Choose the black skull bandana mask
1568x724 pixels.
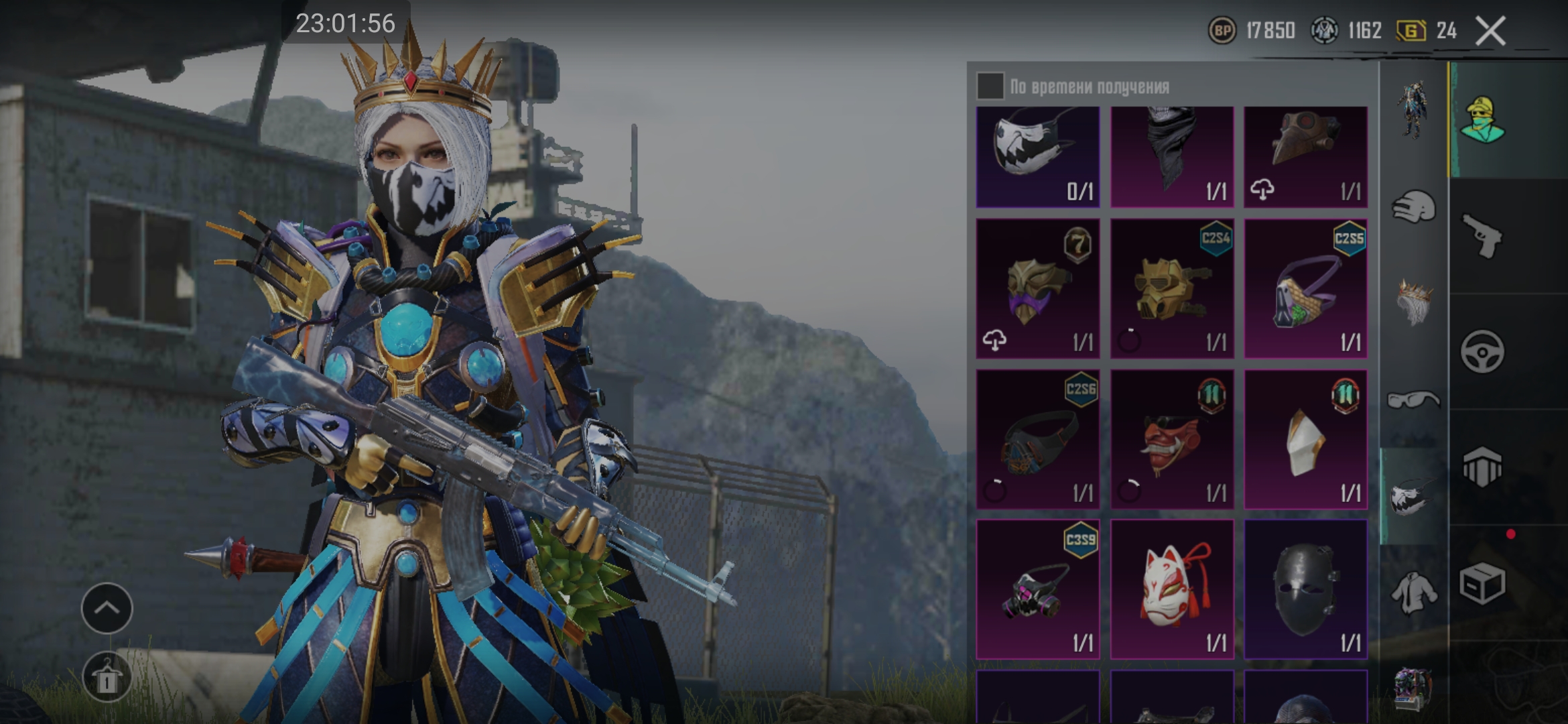click(1171, 156)
